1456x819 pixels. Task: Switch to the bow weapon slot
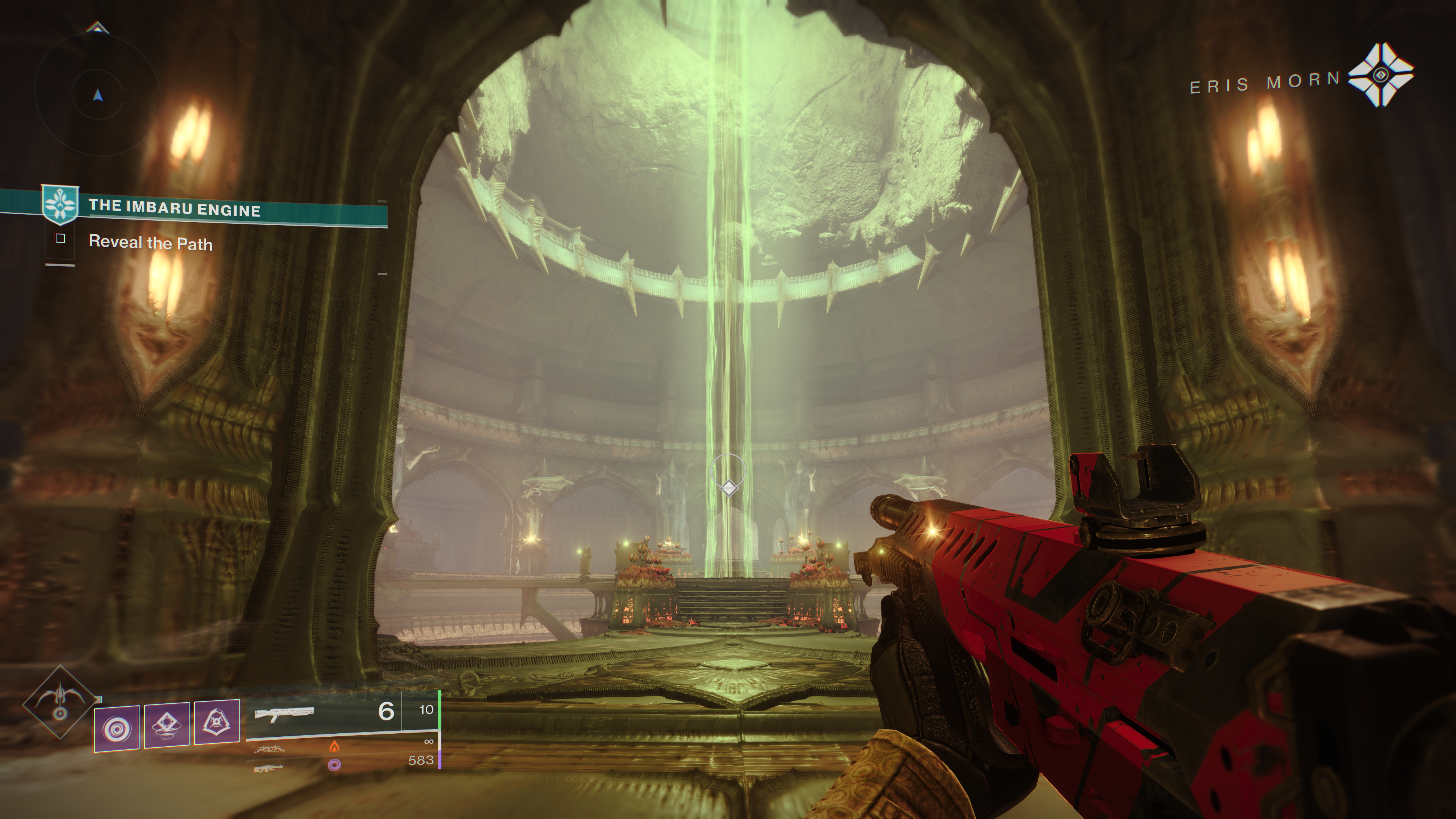(270, 749)
